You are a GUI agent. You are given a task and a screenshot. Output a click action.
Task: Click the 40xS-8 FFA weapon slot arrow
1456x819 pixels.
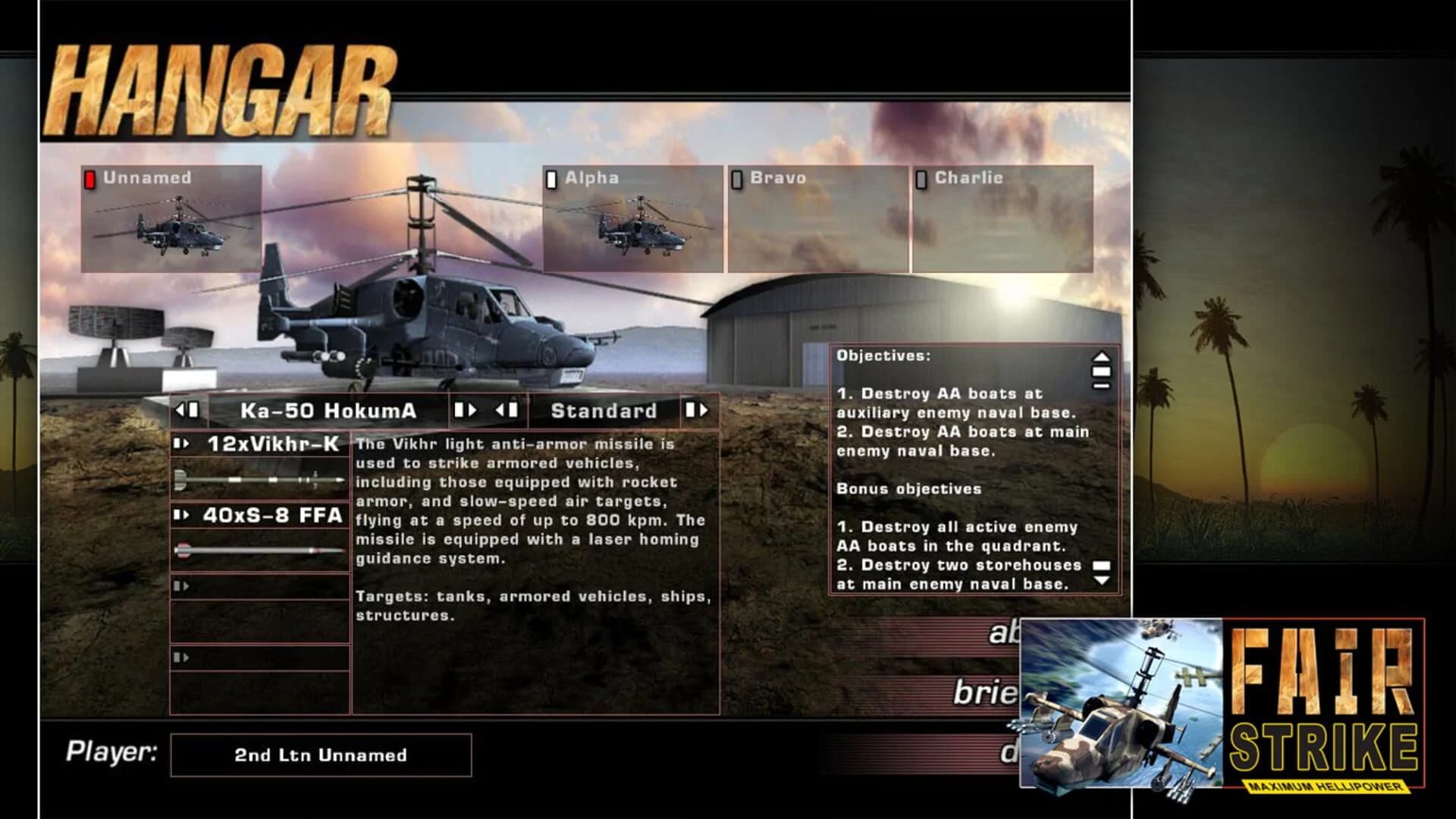(x=180, y=514)
